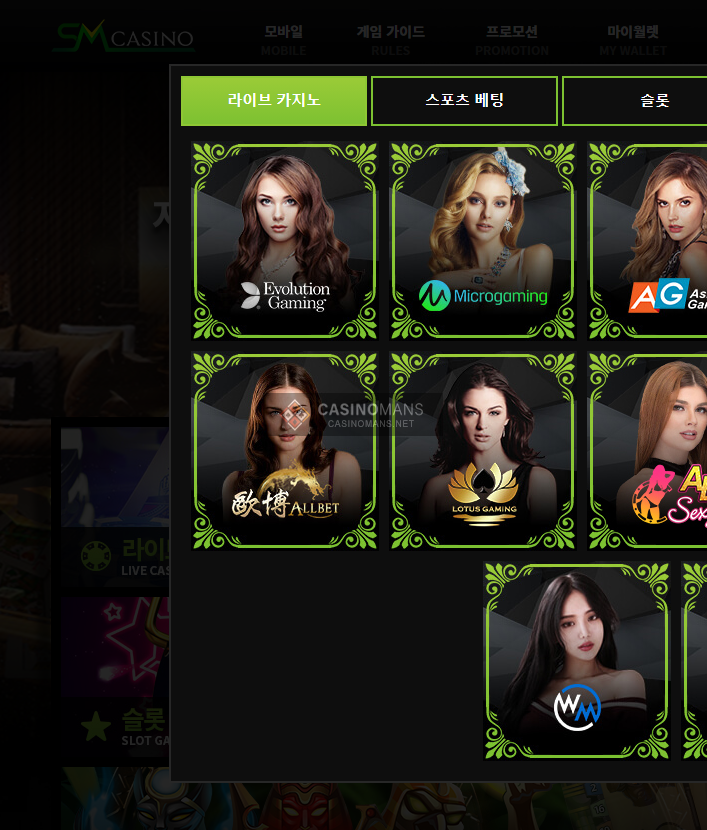Show the 마이월렛 My Wallet menu

coord(633,40)
